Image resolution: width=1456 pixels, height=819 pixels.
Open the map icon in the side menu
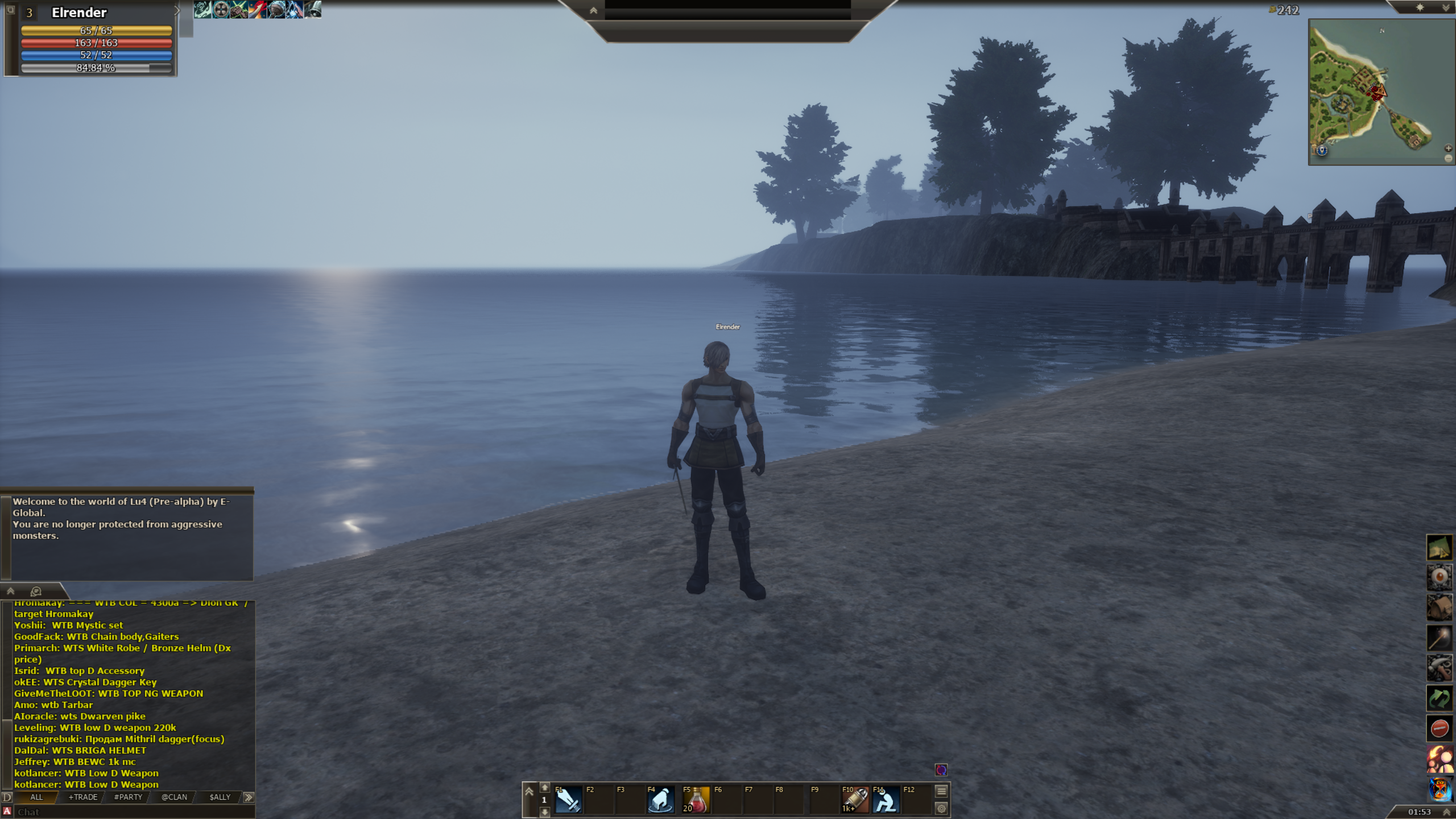(1439, 548)
